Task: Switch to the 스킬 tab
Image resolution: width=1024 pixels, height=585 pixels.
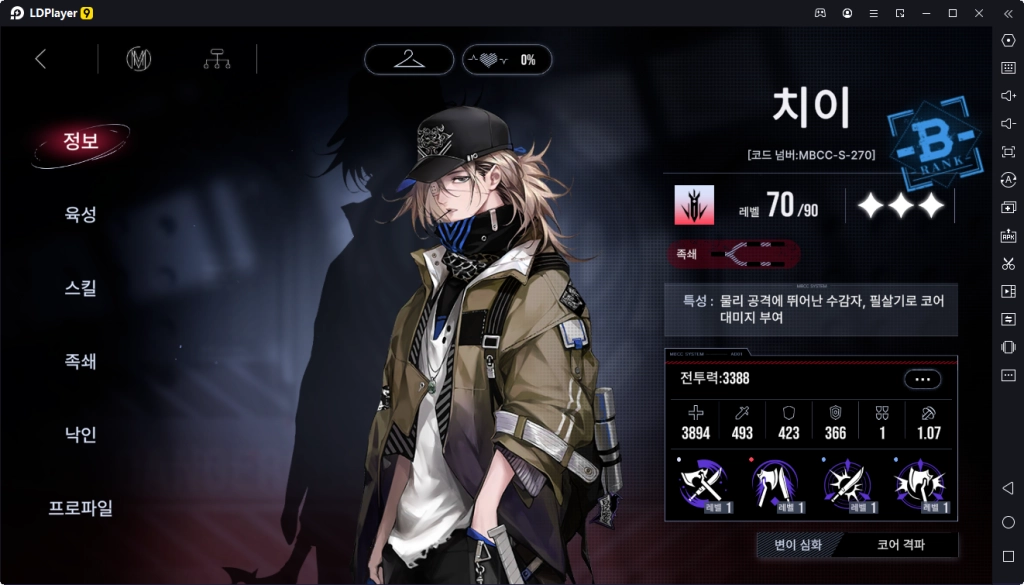Action: [x=80, y=288]
